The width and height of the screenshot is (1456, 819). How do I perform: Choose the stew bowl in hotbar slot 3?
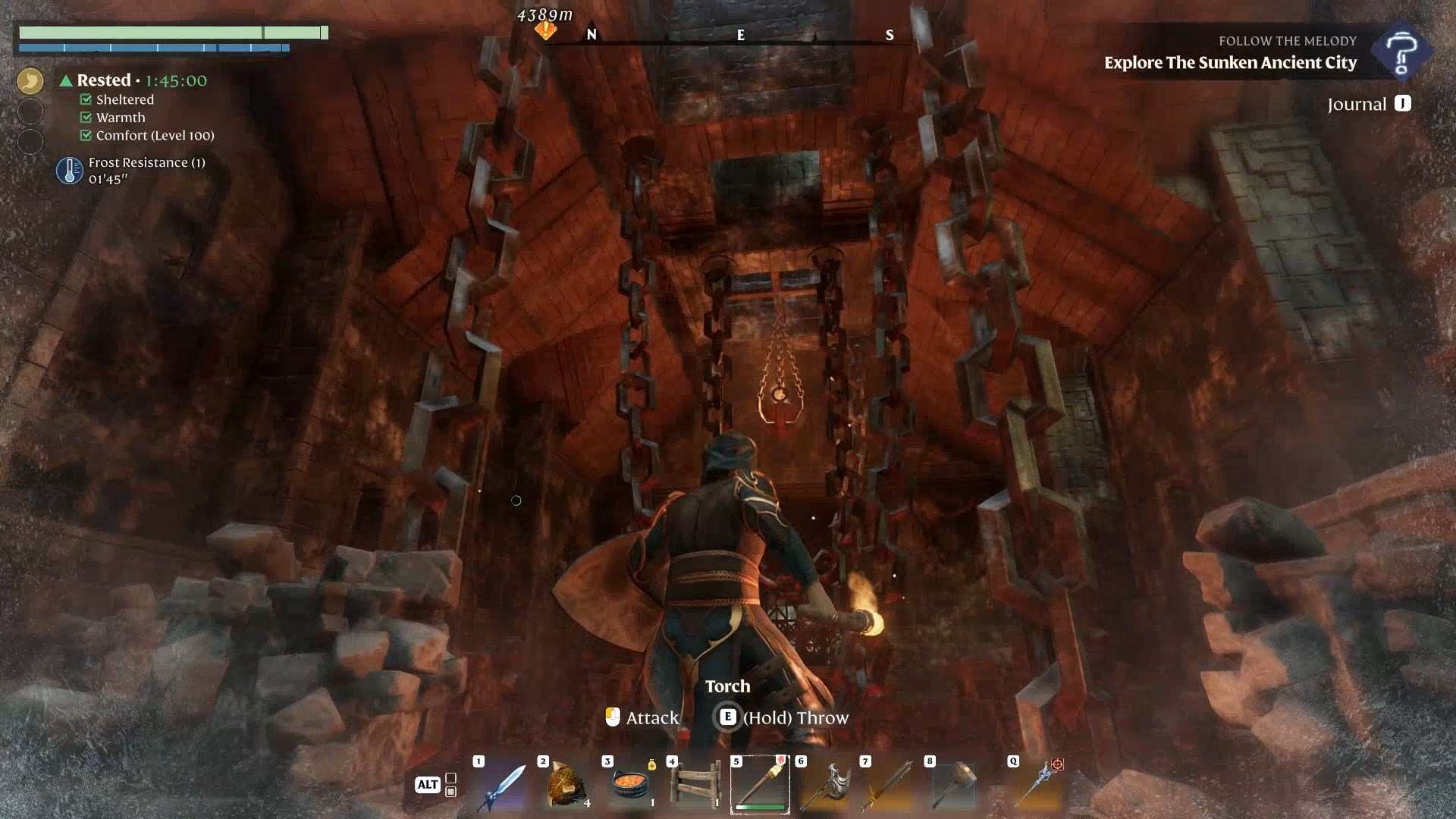[x=630, y=786]
